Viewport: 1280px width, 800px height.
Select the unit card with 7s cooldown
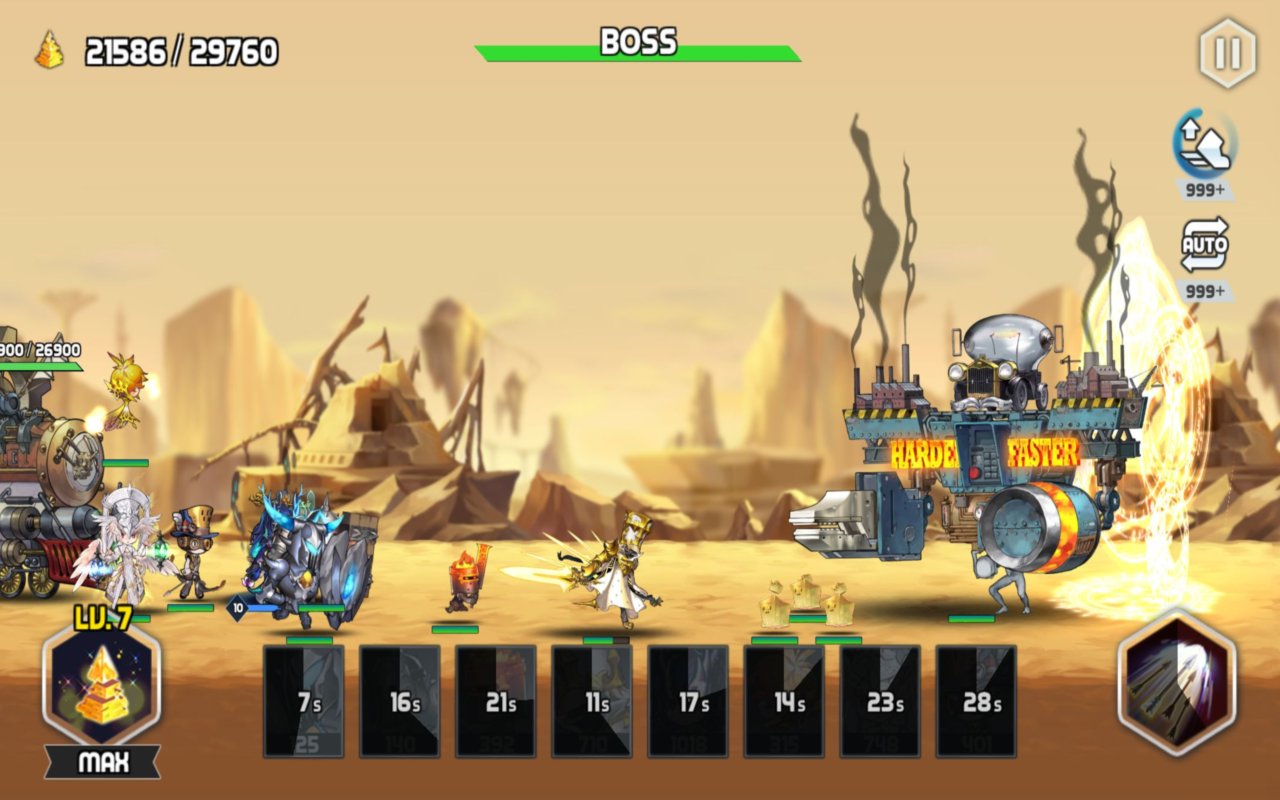coord(305,700)
